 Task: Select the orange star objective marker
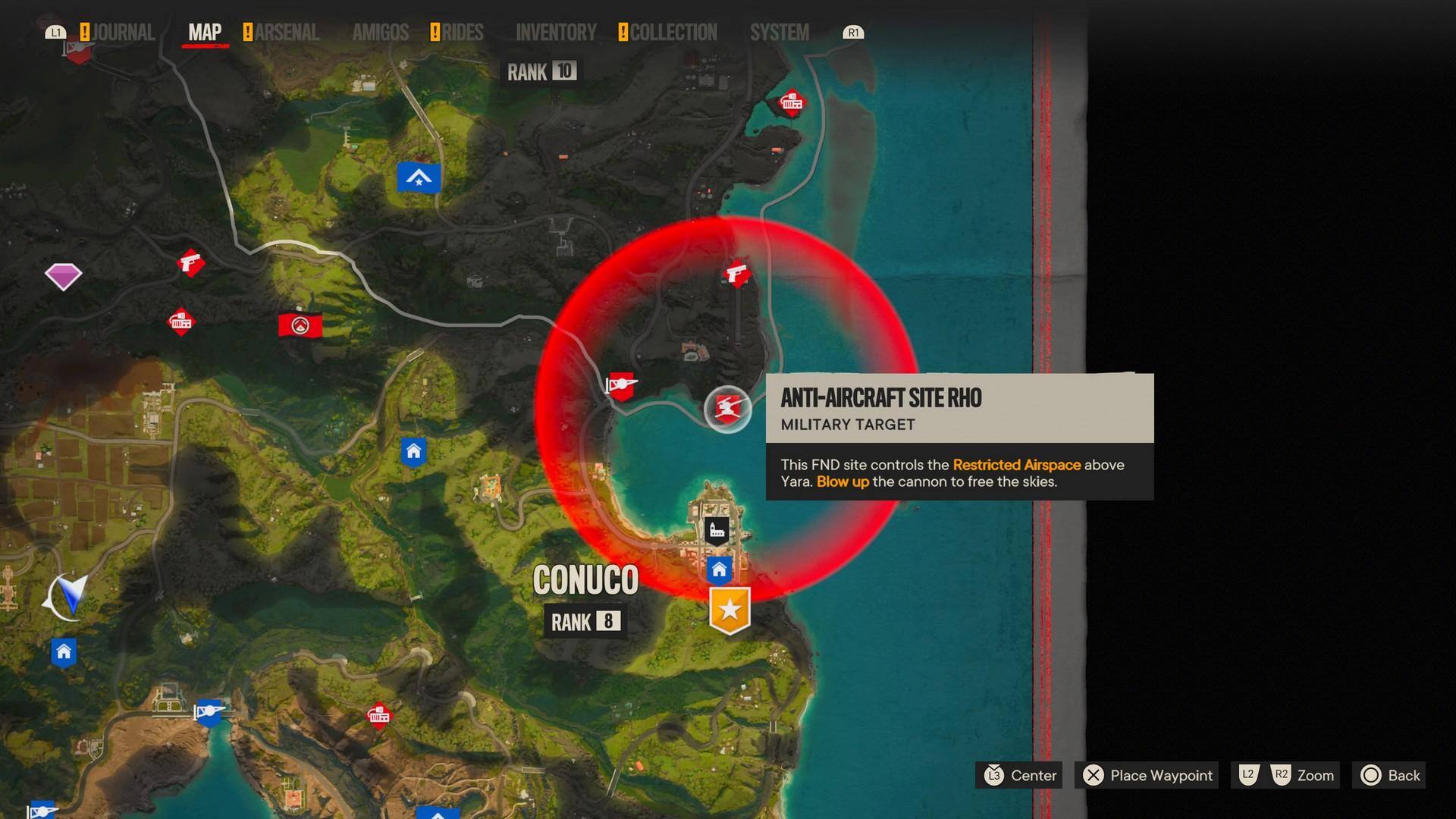tap(730, 609)
